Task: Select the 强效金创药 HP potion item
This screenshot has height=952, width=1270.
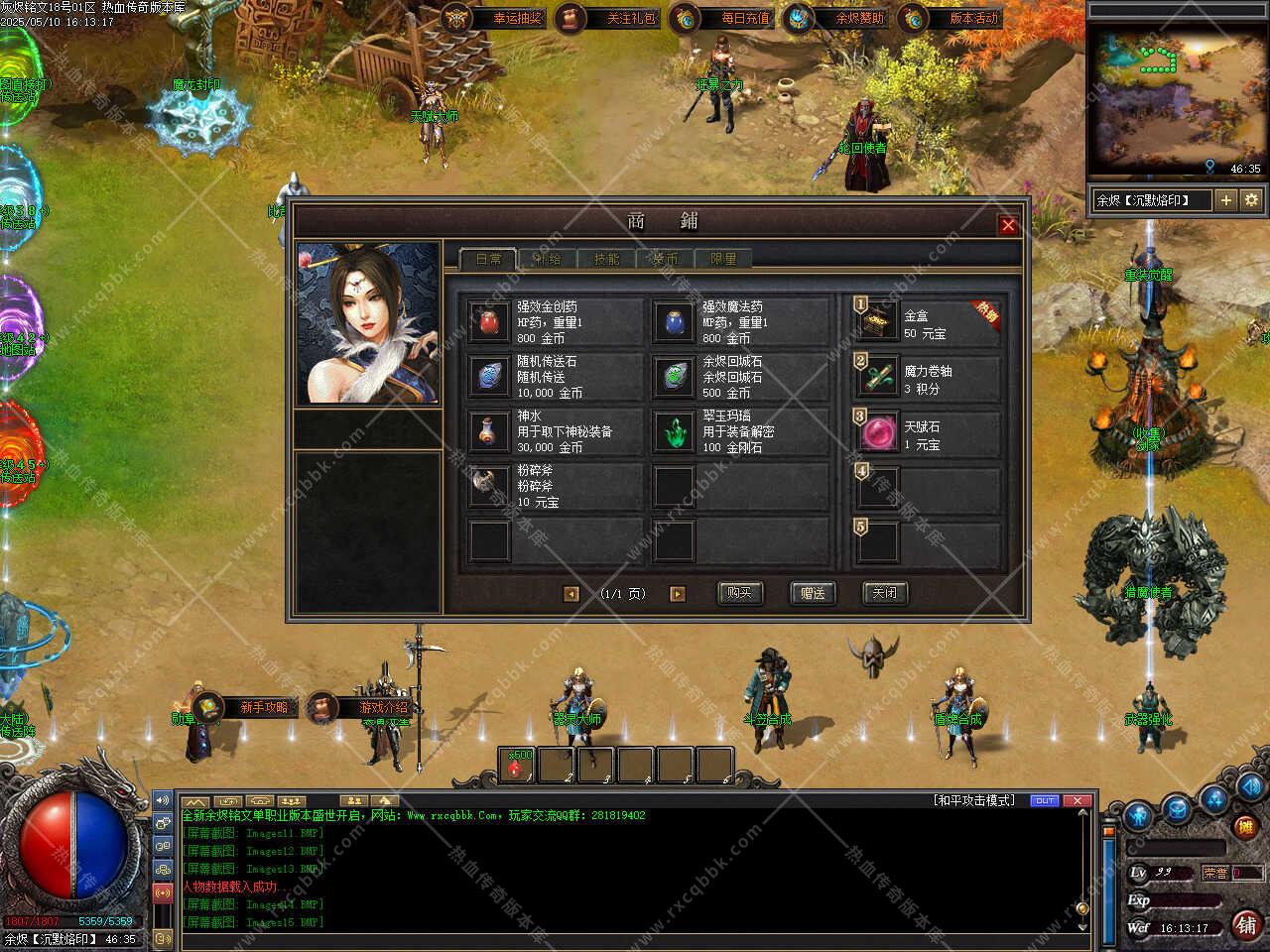Action: coord(489,322)
